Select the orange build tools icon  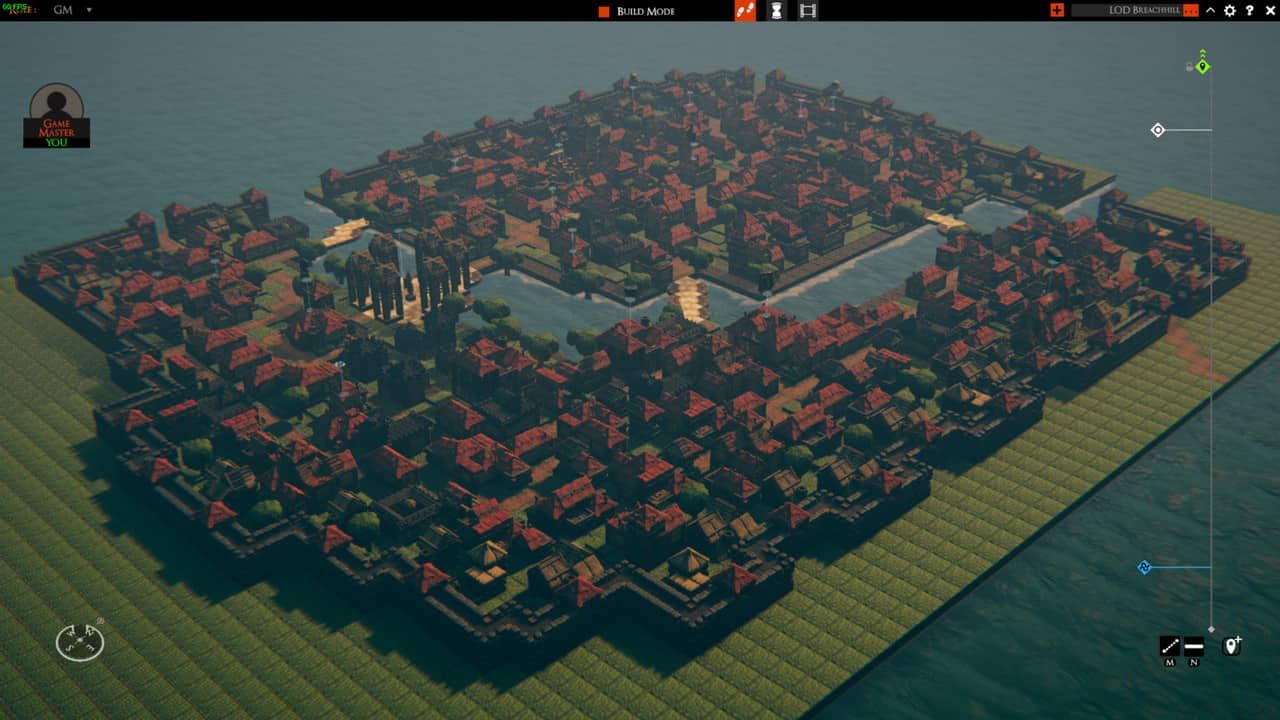pos(745,11)
